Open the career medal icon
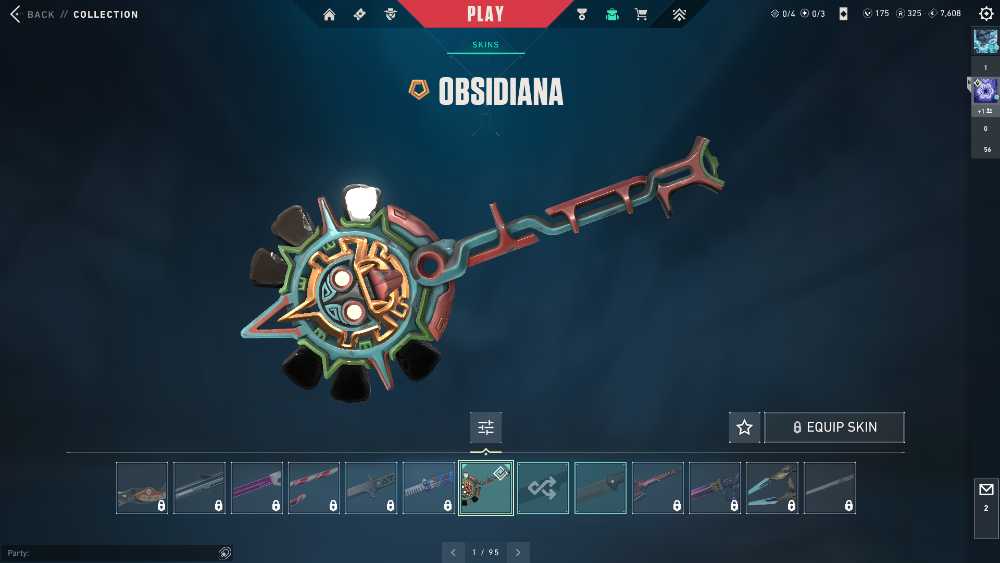The height and width of the screenshot is (563, 1000). (583, 15)
